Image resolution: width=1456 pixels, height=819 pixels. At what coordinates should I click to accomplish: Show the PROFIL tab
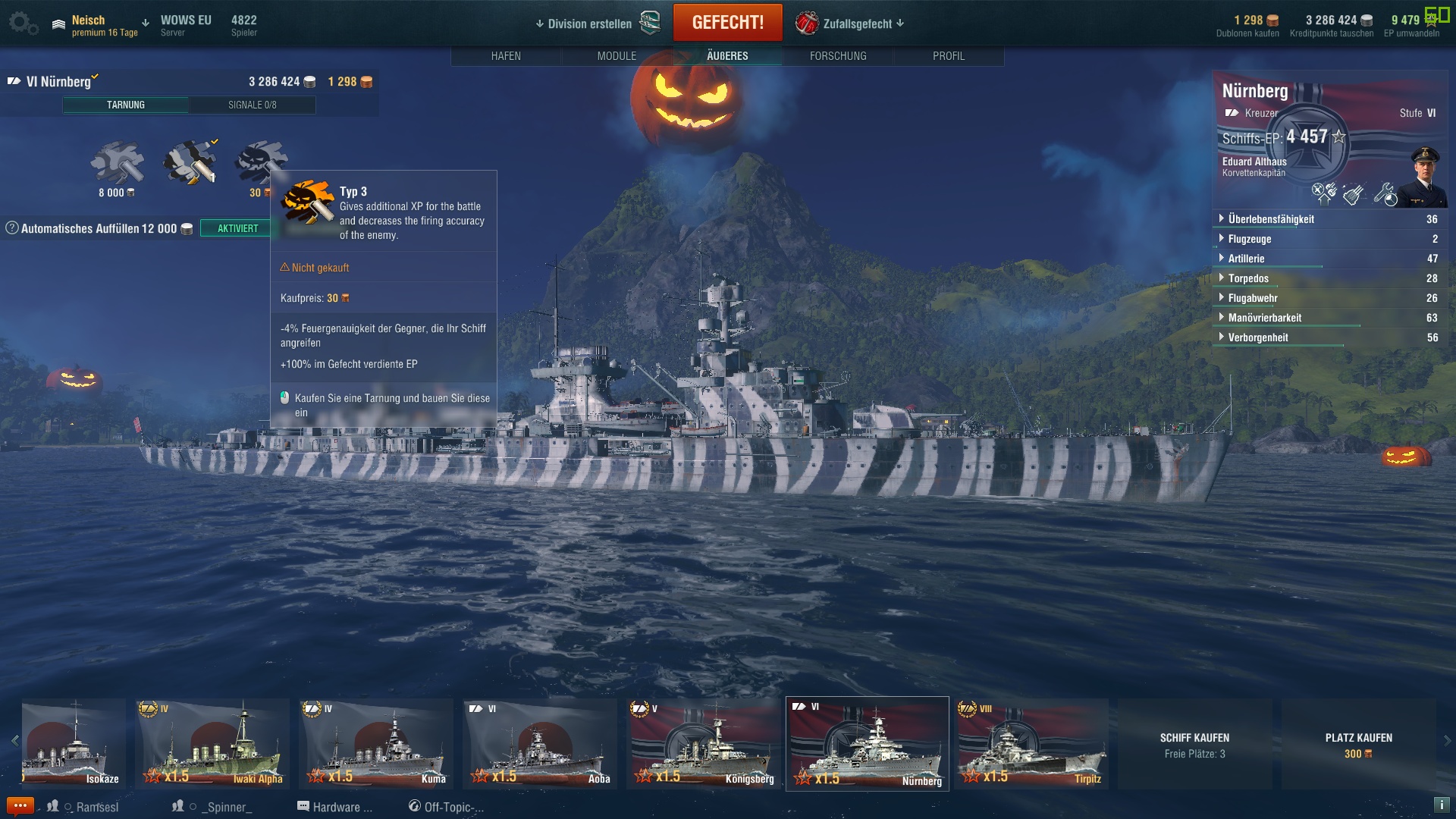point(949,56)
